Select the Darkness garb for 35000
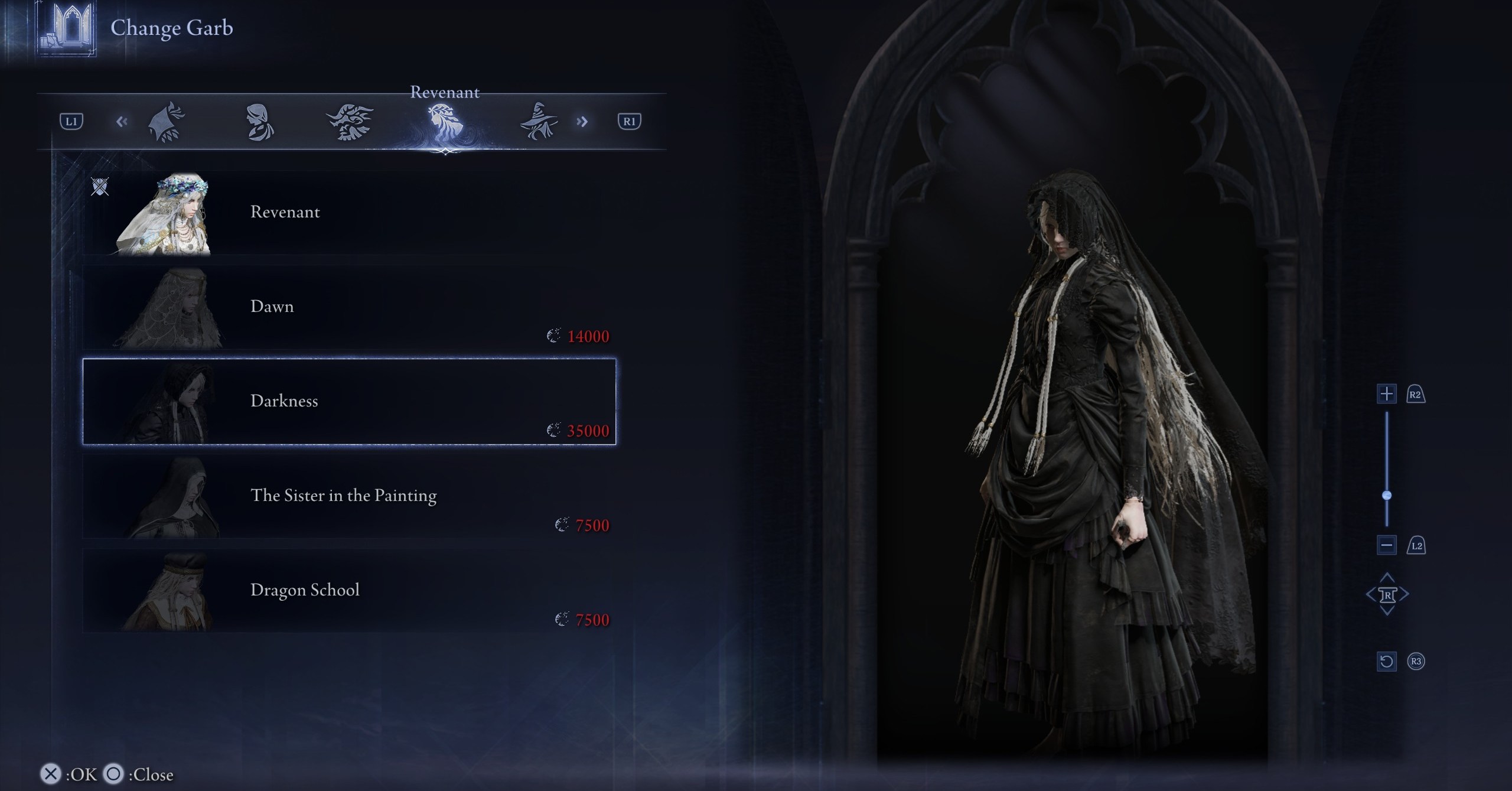The image size is (1512, 791). pos(348,402)
